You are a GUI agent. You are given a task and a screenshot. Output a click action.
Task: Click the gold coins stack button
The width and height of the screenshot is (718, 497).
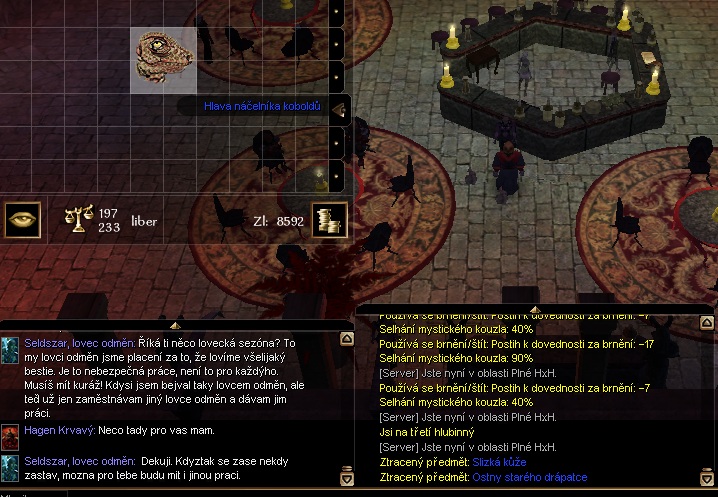point(328,220)
